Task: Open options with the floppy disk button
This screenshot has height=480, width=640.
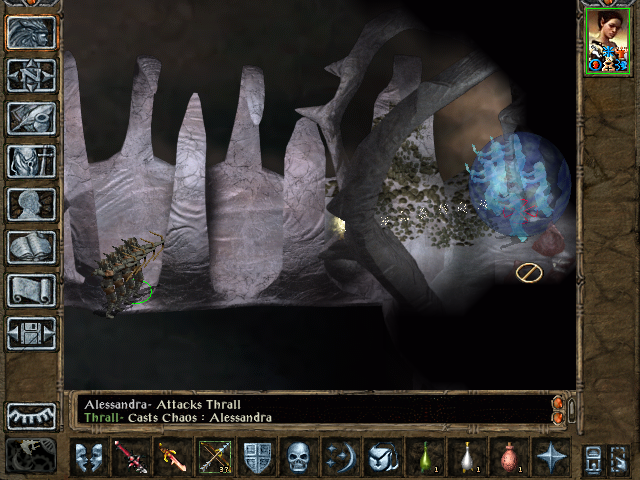Action: click(x=31, y=333)
